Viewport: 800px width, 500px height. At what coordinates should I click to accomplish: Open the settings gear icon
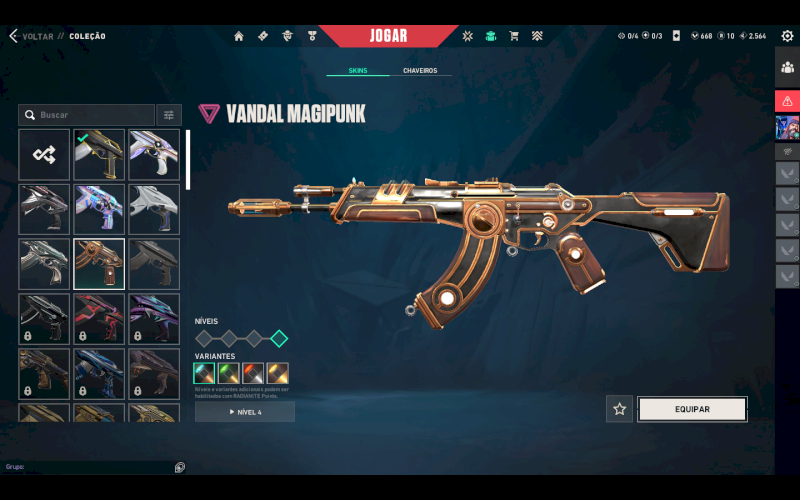click(787, 36)
